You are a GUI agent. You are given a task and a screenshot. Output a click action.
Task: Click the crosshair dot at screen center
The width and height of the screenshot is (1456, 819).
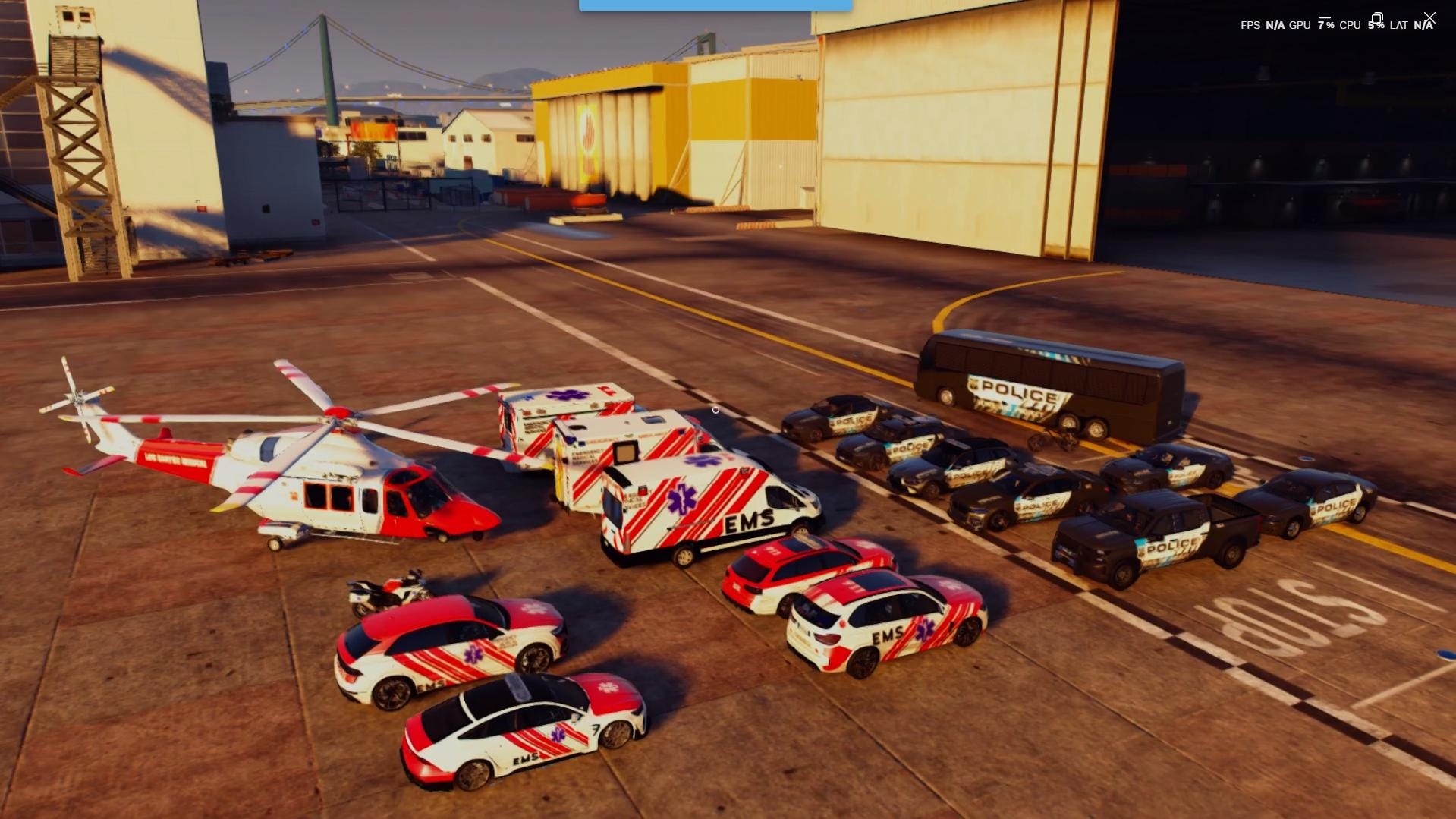tap(715, 410)
